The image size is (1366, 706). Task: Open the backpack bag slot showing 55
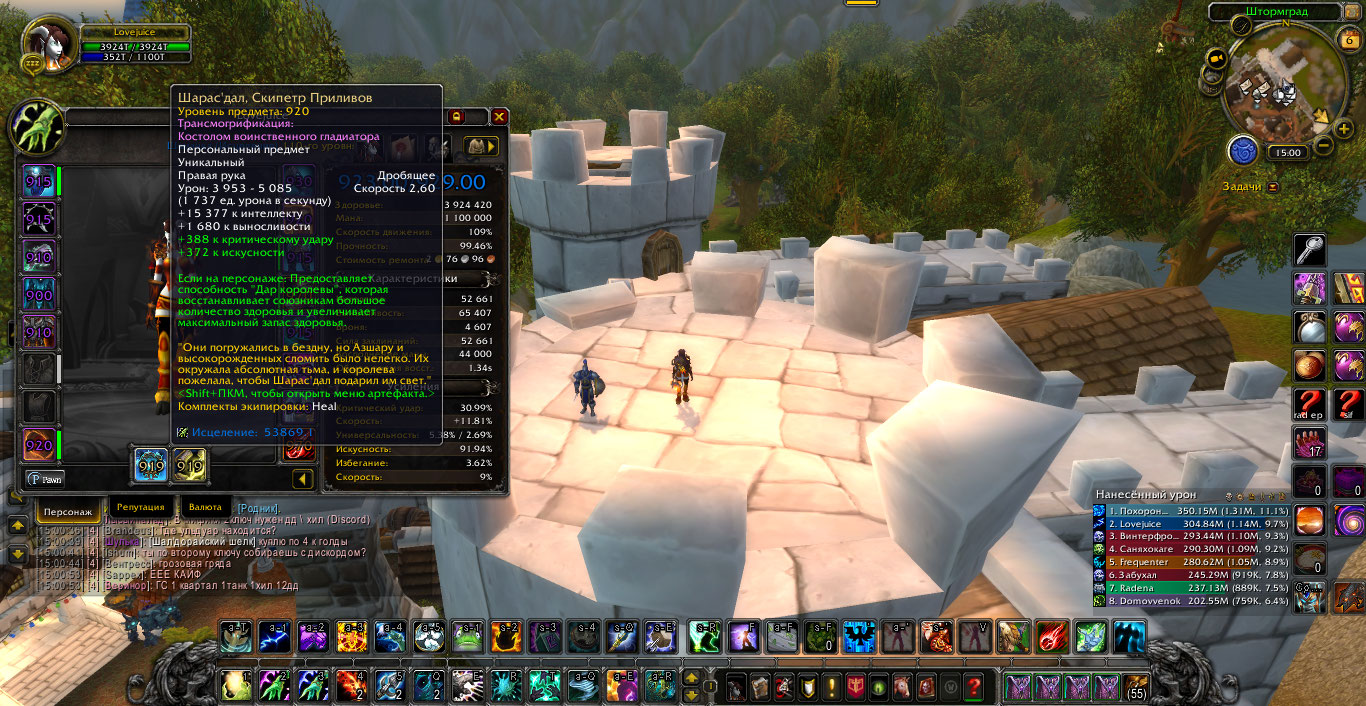tap(1136, 687)
